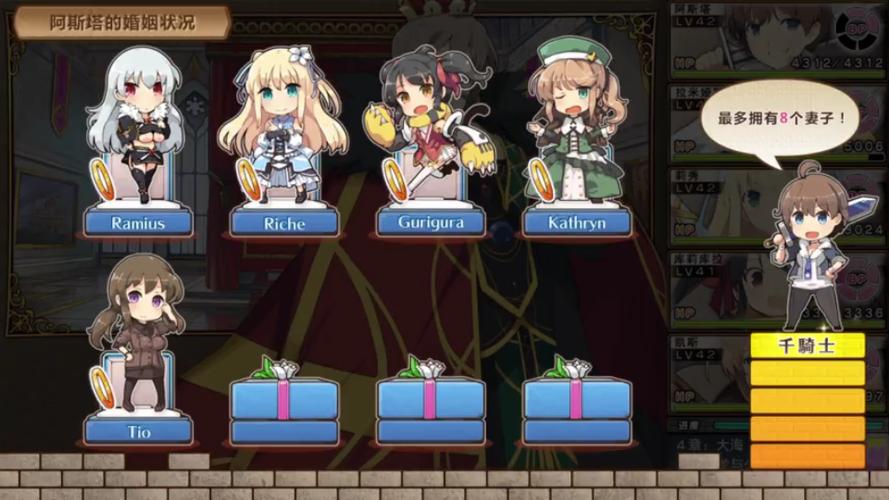Select the silver-haired Ramius character figure
Image resolution: width=889 pixels, height=500 pixels.
[x=137, y=120]
